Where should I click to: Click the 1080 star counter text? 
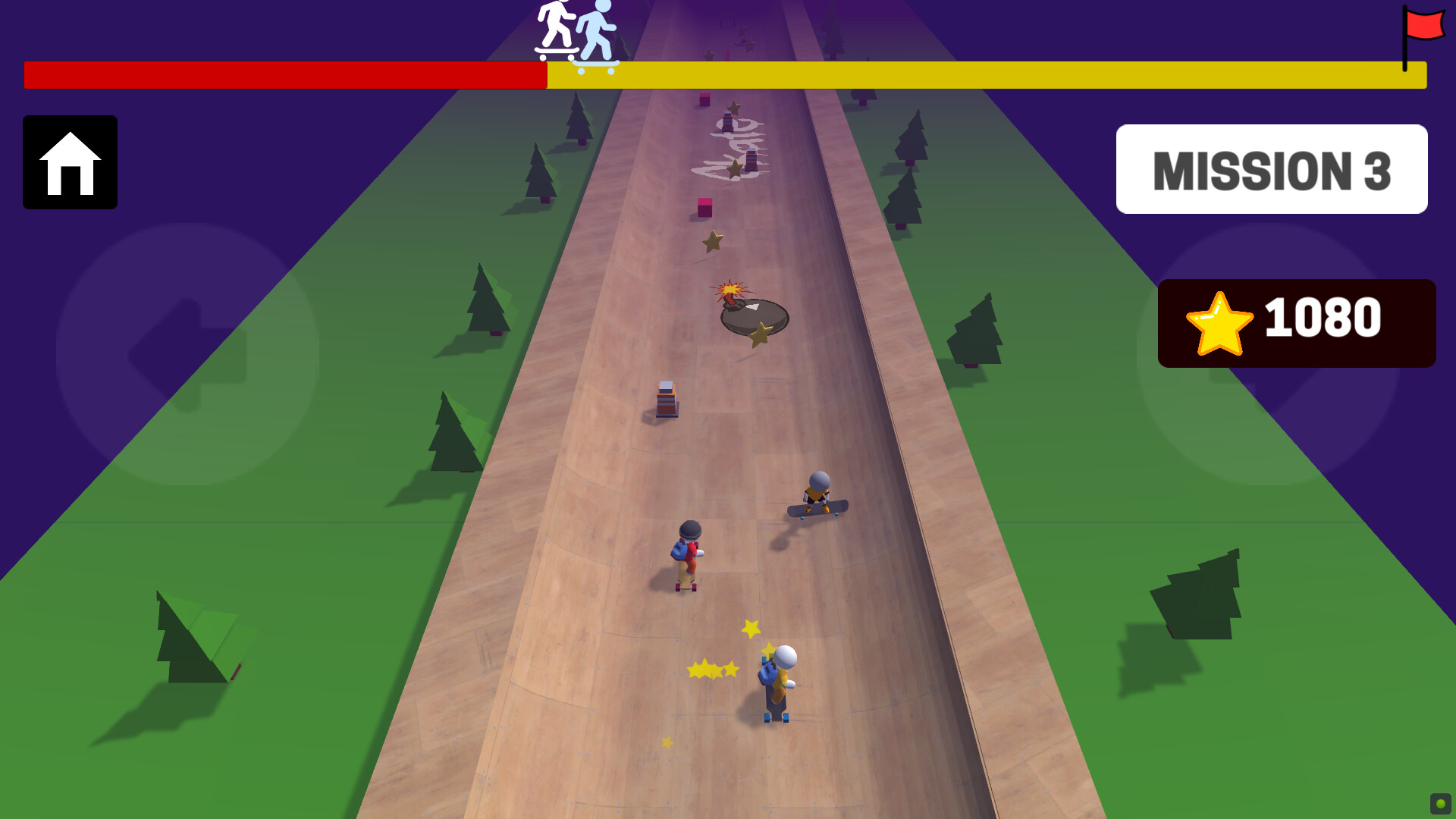click(1323, 321)
